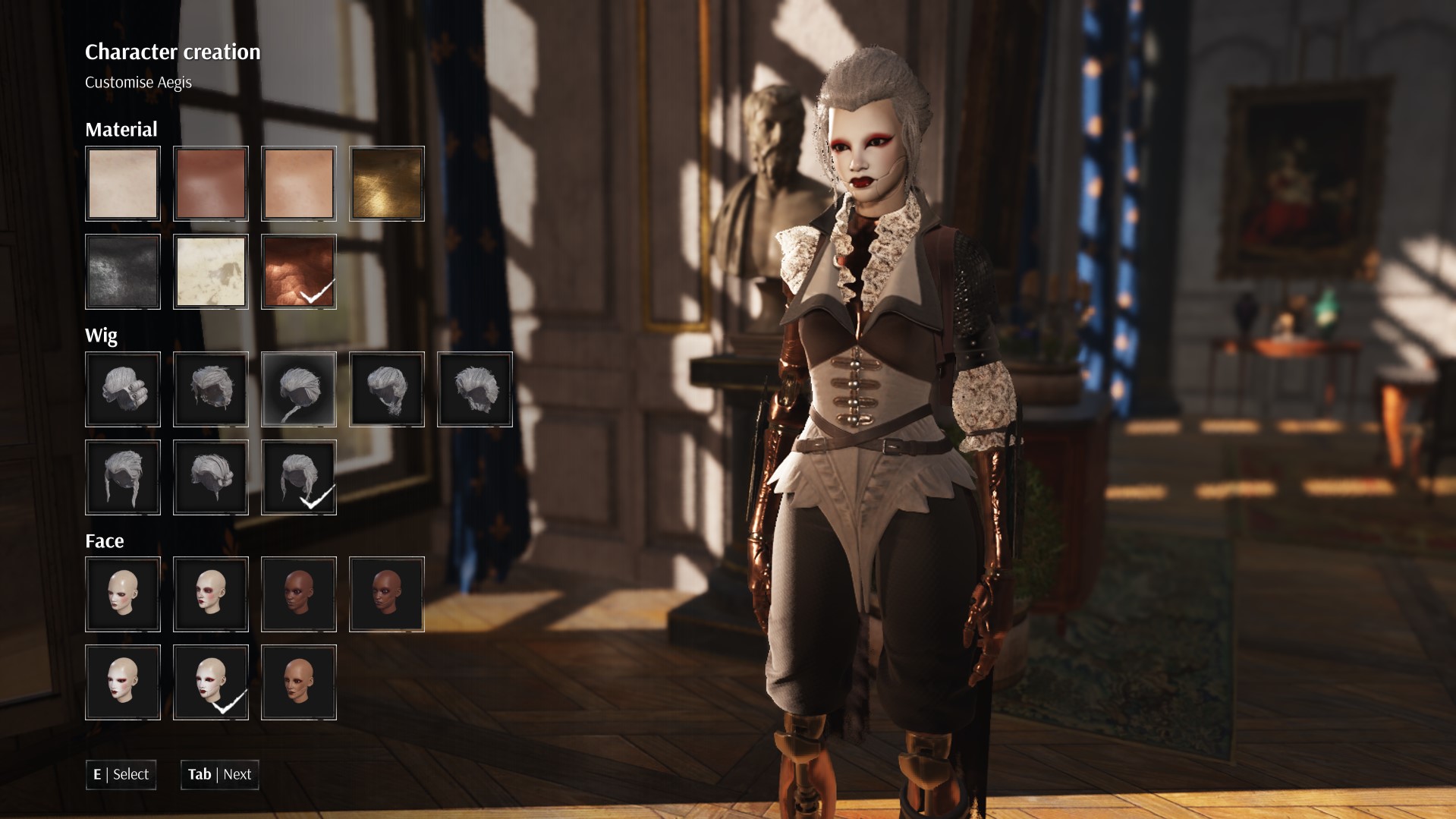Choose the dark grey iron material swatch
This screenshot has height=819, width=1456.
tap(123, 272)
